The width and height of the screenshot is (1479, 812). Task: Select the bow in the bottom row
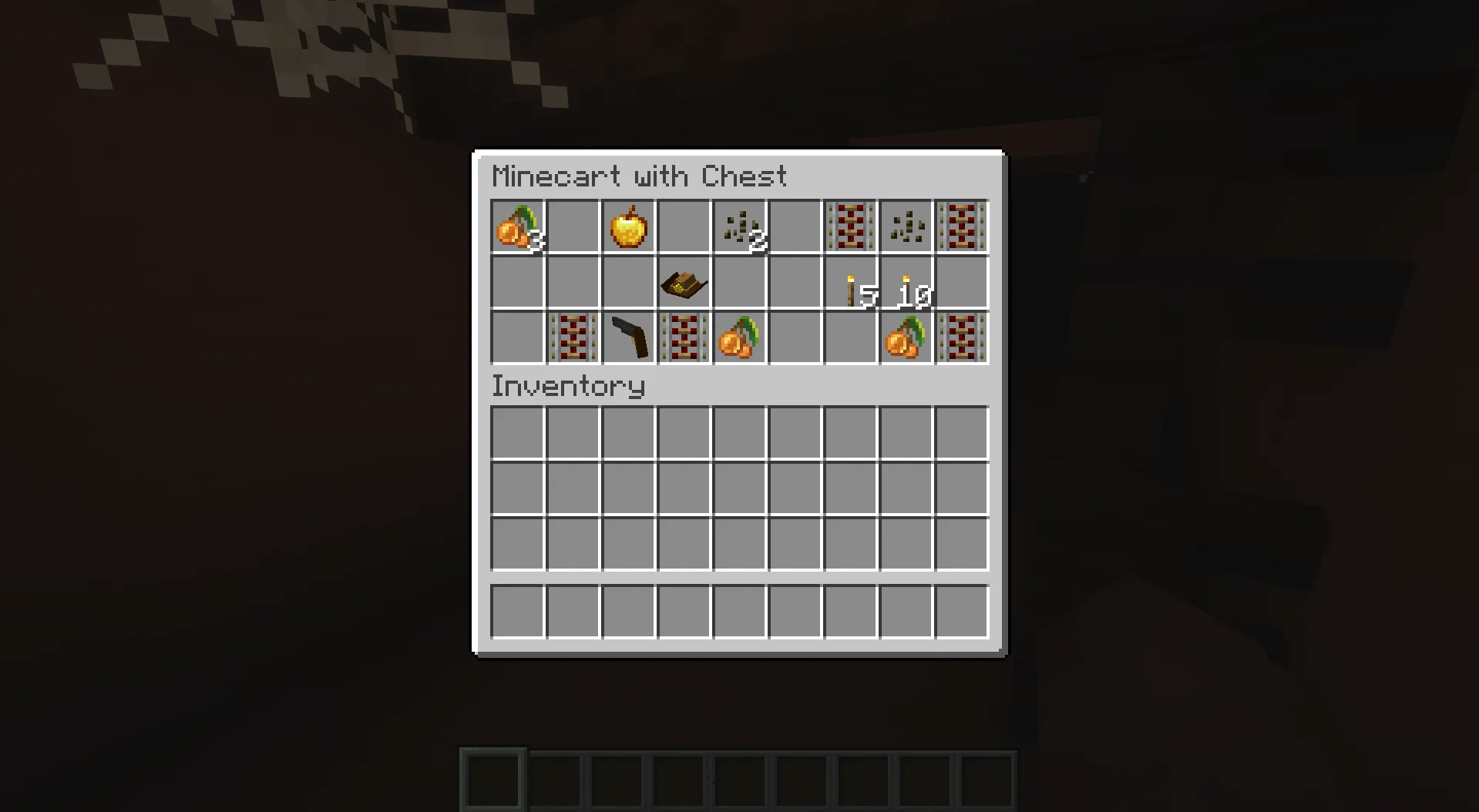pyautogui.click(x=627, y=337)
